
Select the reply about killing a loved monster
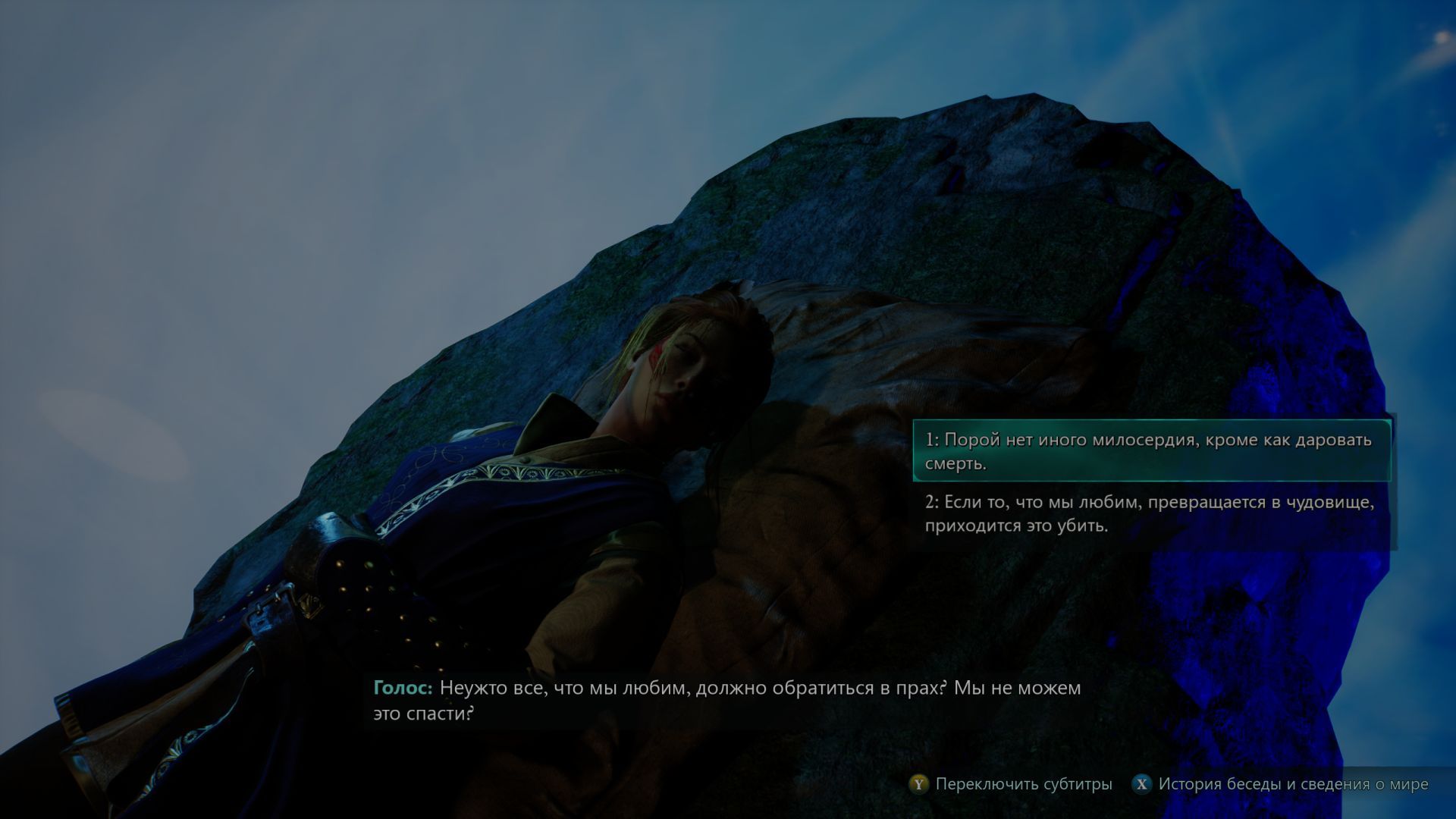pos(1150,513)
